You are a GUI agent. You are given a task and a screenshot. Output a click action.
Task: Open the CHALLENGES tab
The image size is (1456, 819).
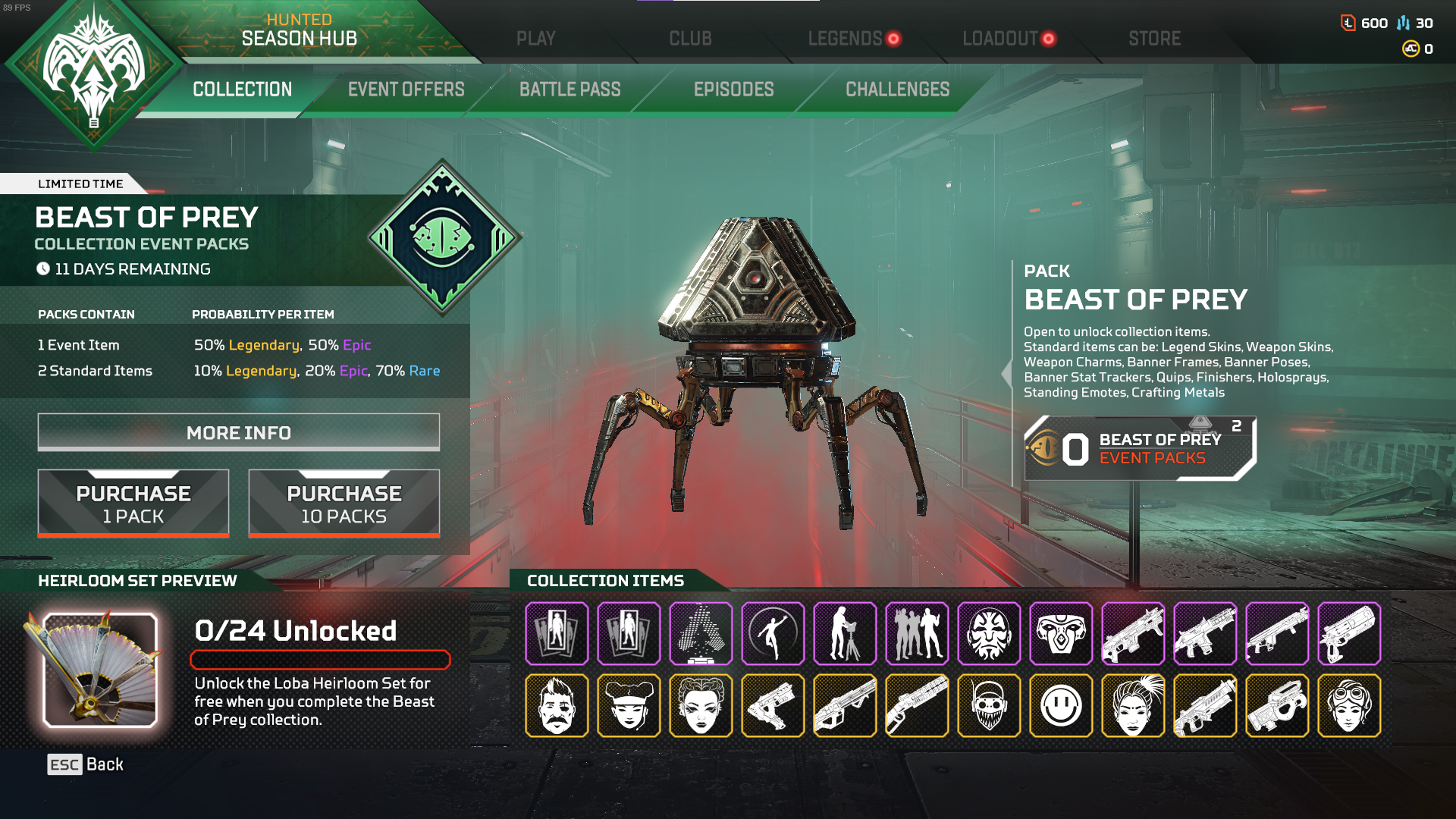[x=897, y=89]
